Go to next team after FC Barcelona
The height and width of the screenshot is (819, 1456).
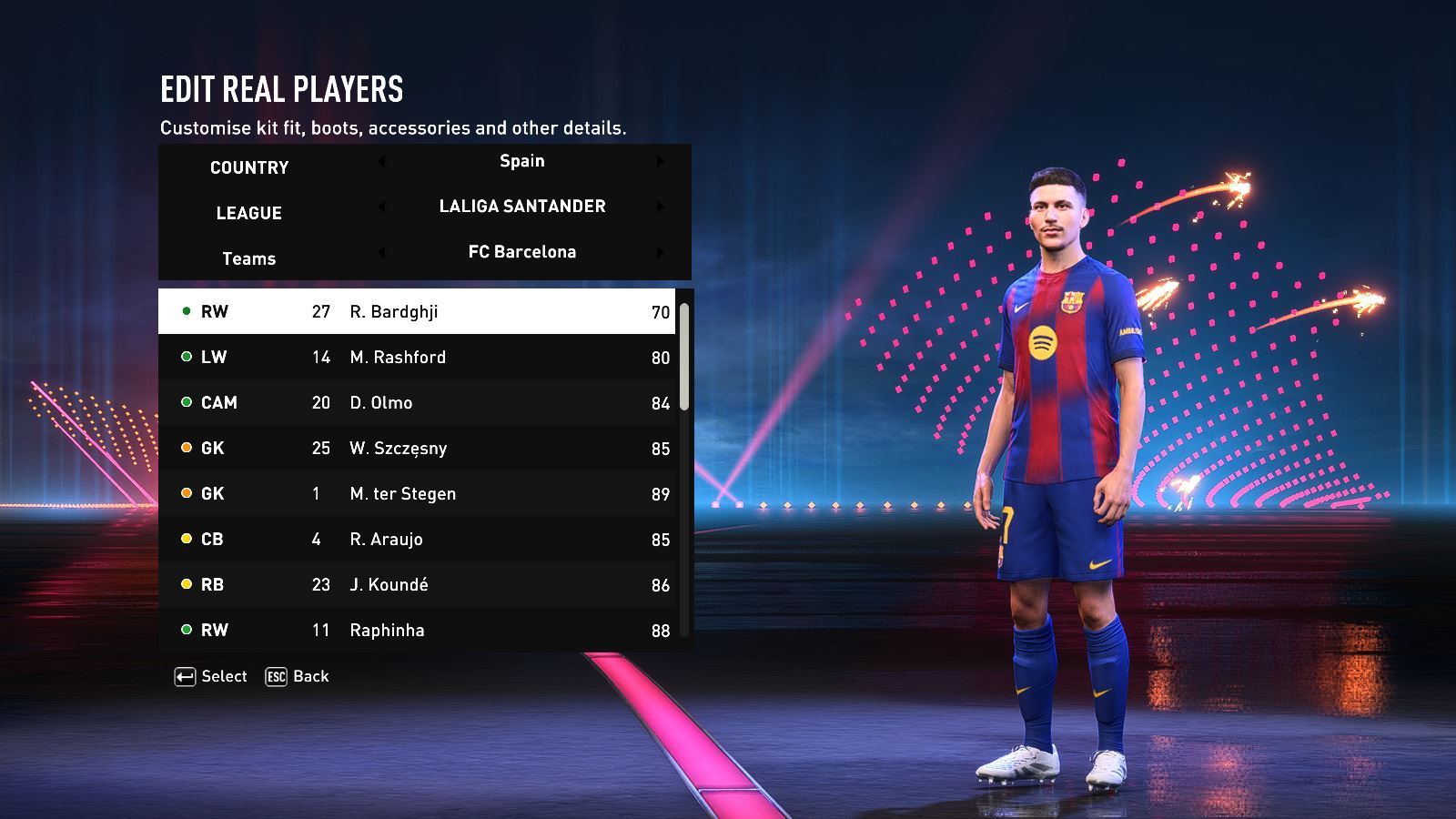click(x=661, y=252)
